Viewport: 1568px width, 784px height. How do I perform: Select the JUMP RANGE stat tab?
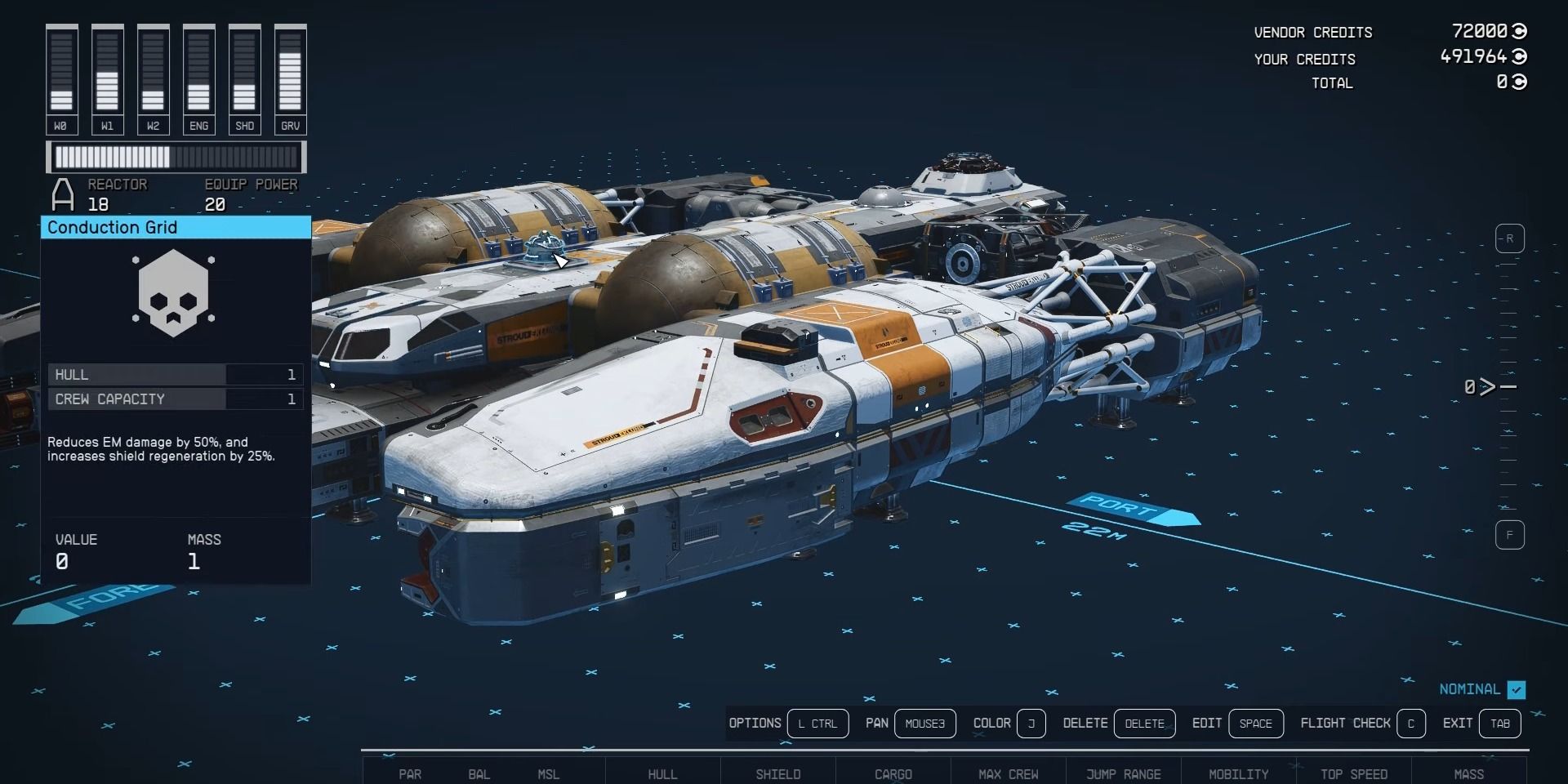(x=1124, y=774)
